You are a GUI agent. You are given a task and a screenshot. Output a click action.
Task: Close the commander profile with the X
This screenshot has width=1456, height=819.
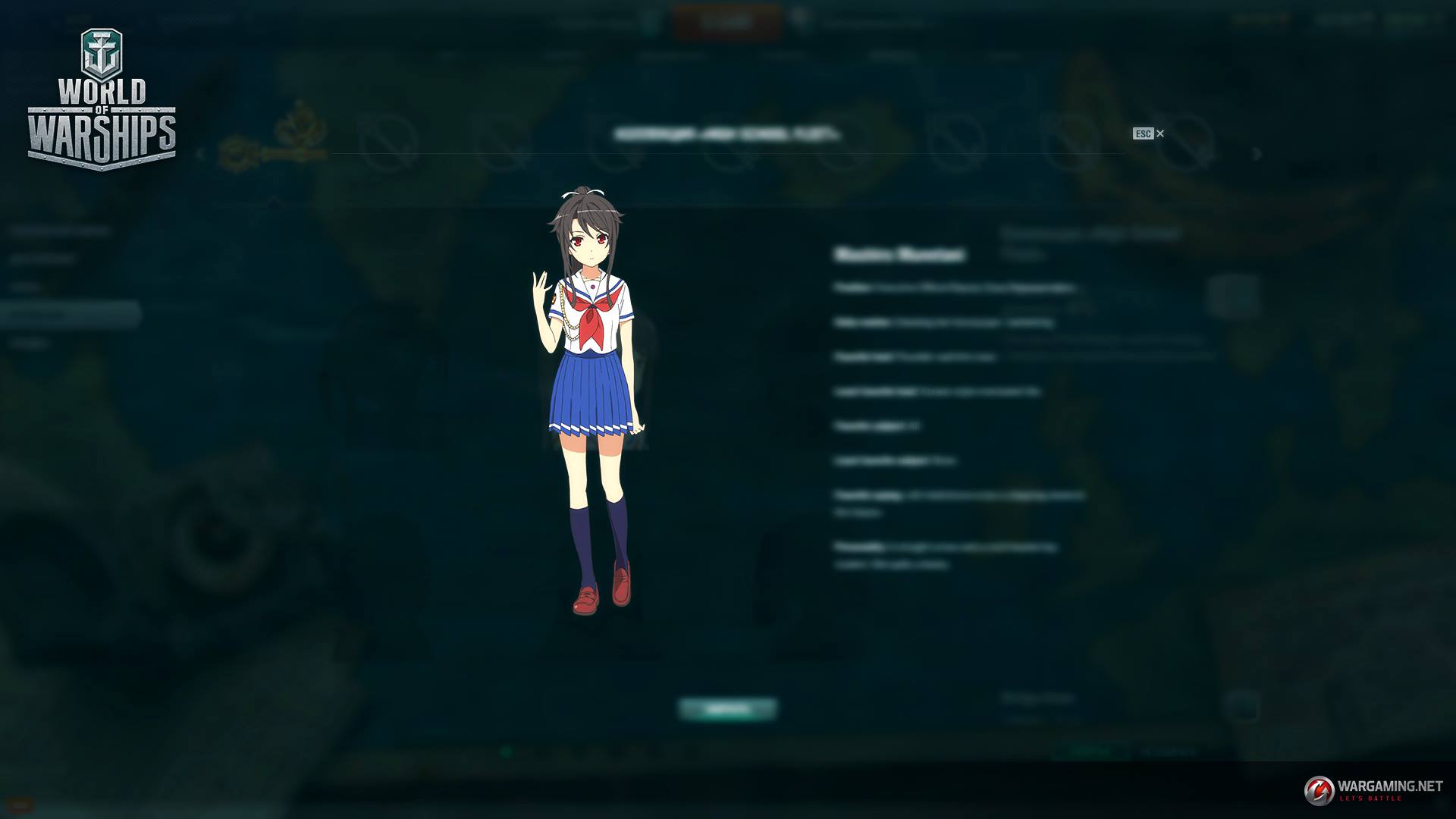tap(1159, 133)
